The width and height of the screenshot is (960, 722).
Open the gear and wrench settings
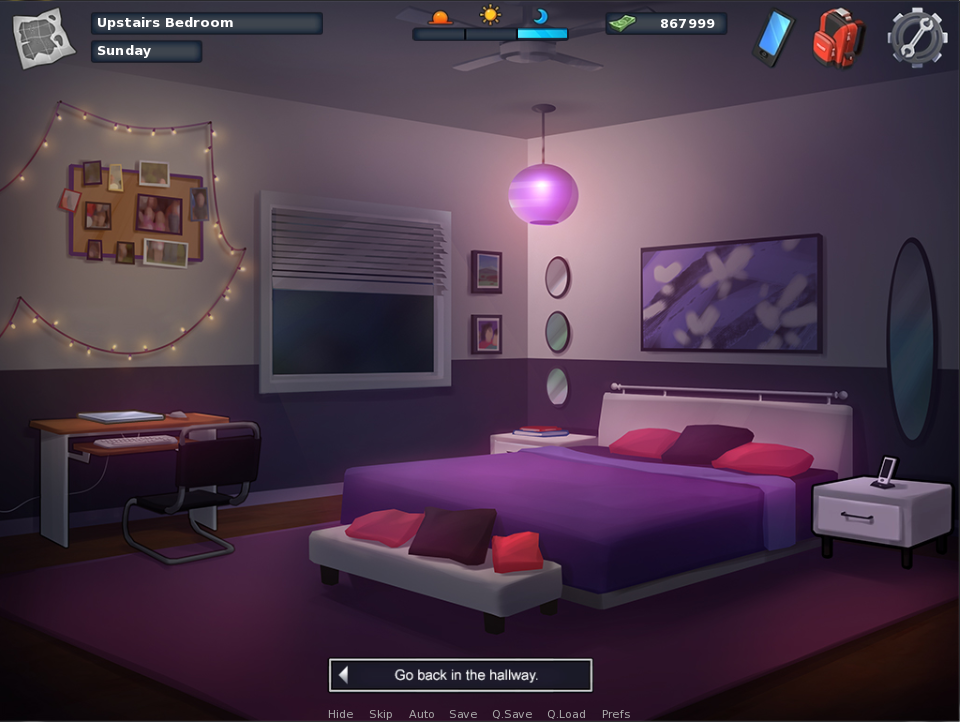[x=916, y=38]
